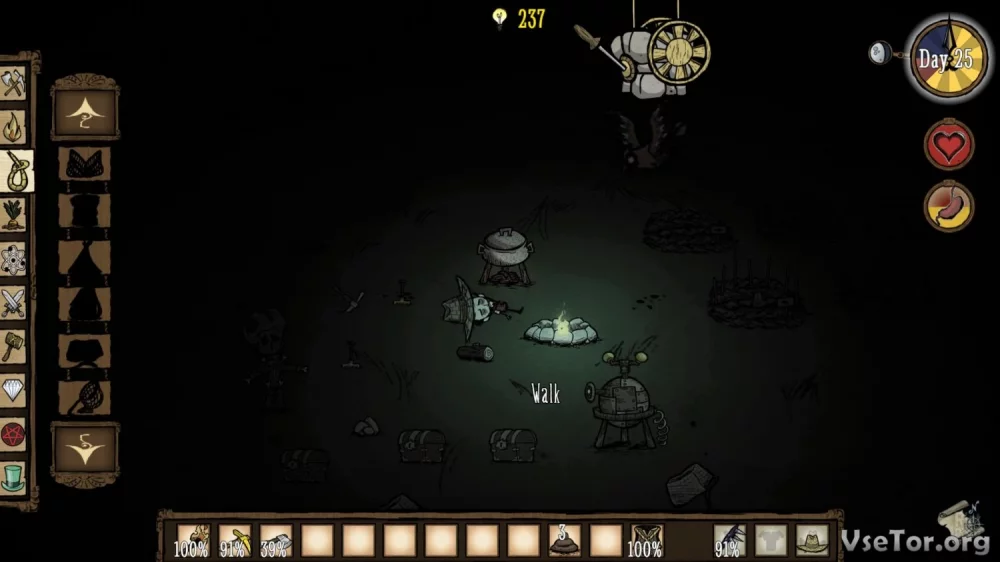Switch to the Magic pentagram tab
Image resolution: width=1000 pixels, height=562 pixels.
(x=13, y=435)
